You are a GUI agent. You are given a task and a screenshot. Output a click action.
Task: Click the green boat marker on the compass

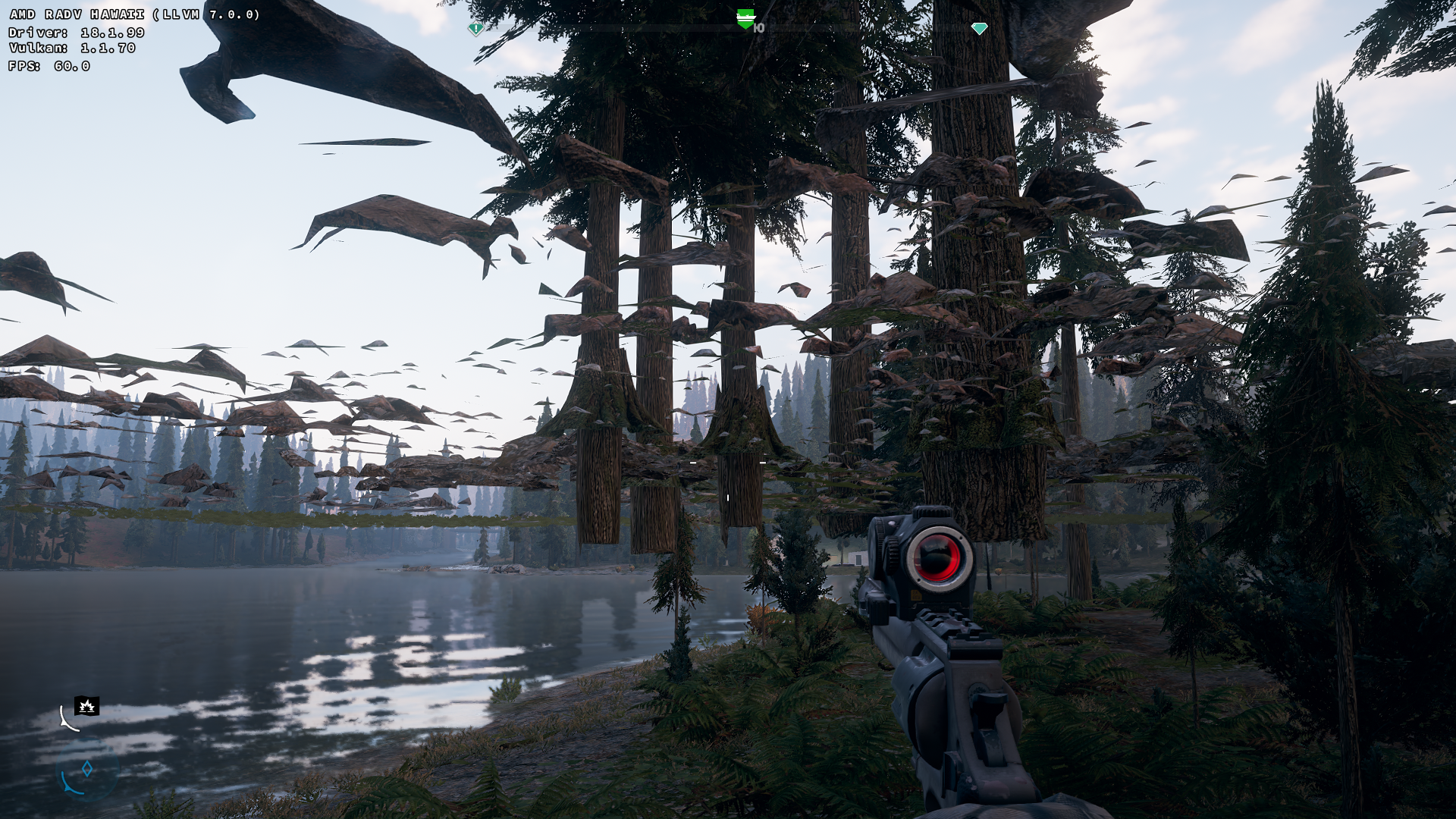(745, 18)
